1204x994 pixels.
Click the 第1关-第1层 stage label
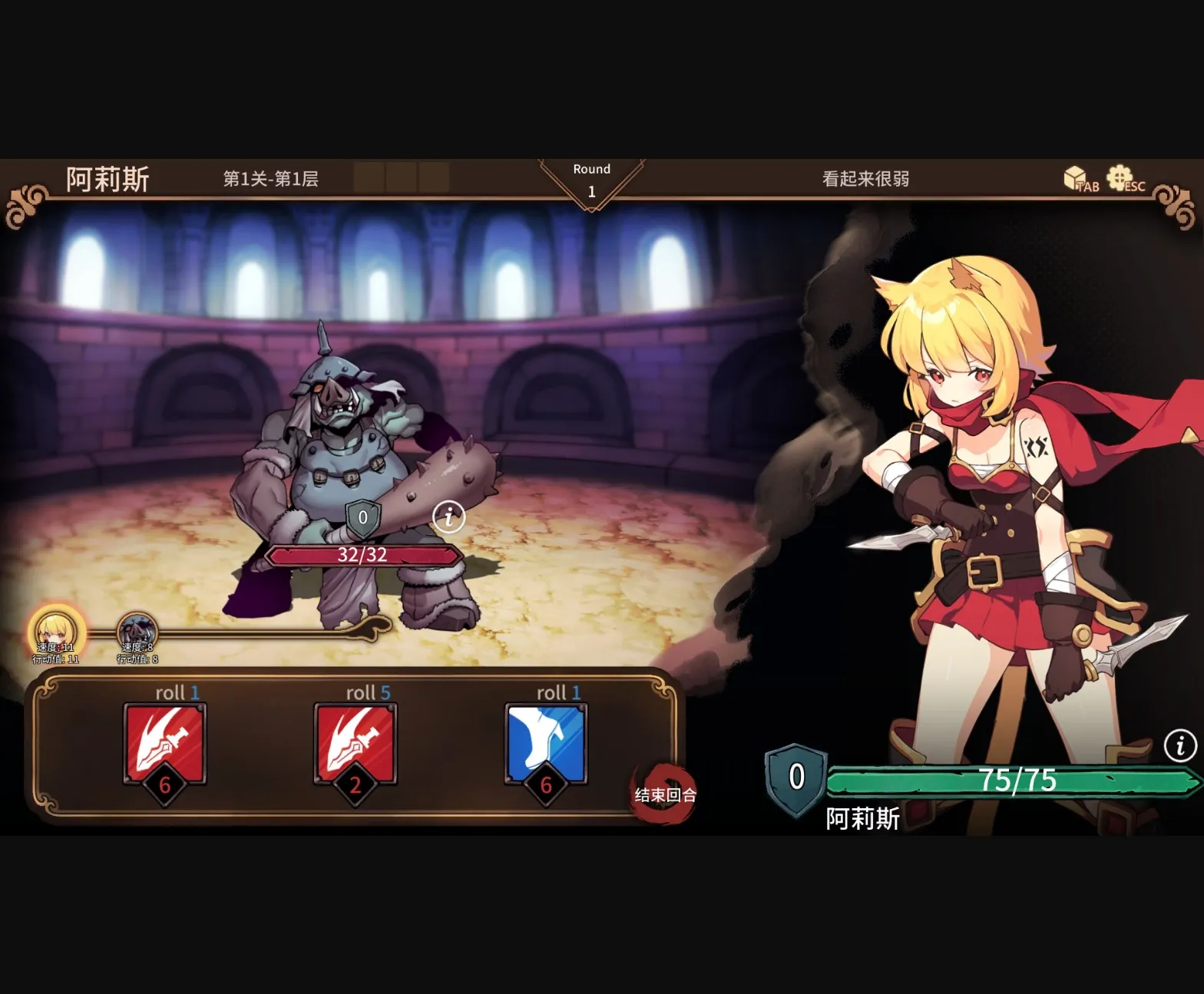tap(273, 180)
